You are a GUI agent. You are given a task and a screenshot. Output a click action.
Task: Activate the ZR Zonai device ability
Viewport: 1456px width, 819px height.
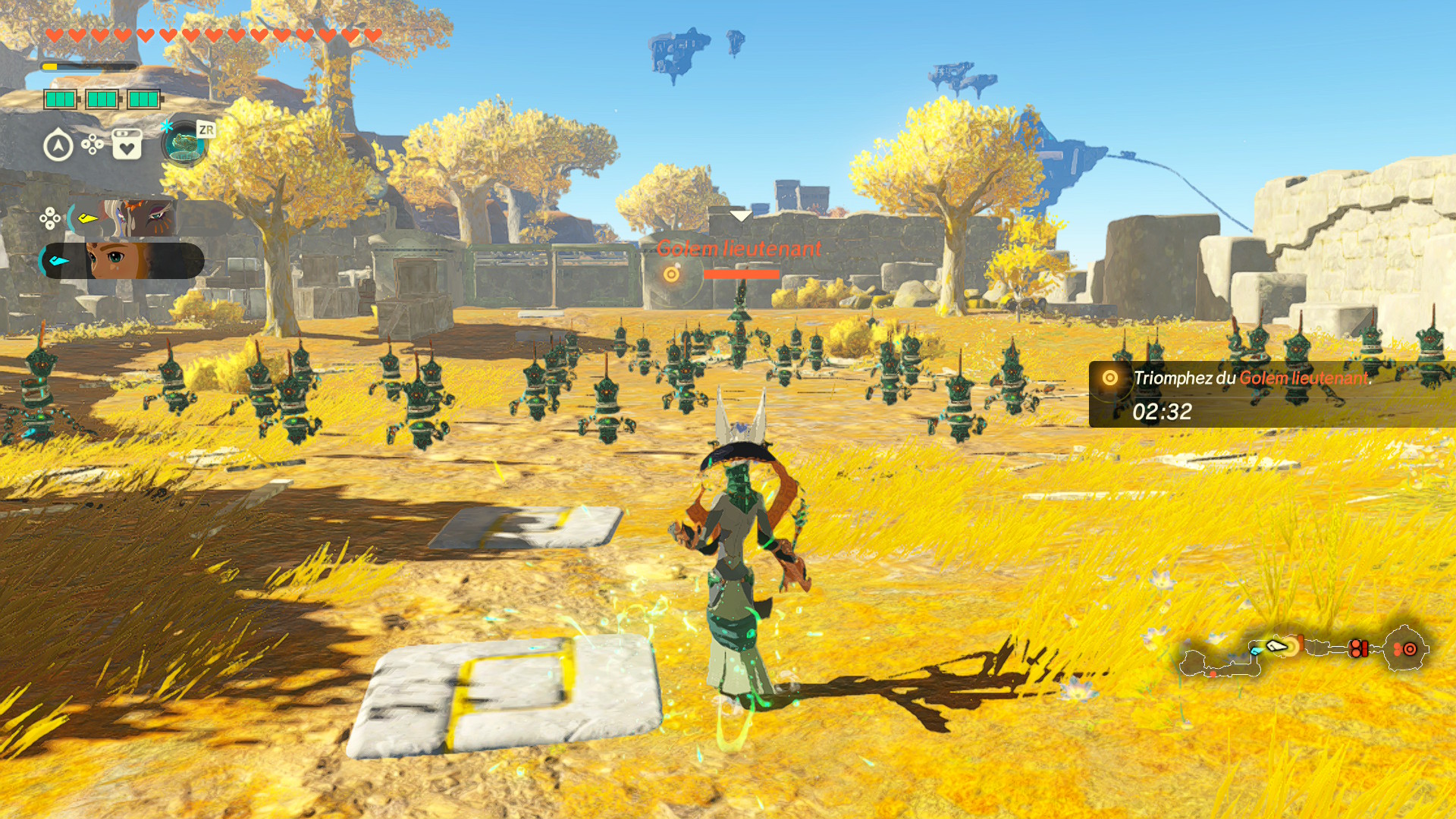click(184, 144)
